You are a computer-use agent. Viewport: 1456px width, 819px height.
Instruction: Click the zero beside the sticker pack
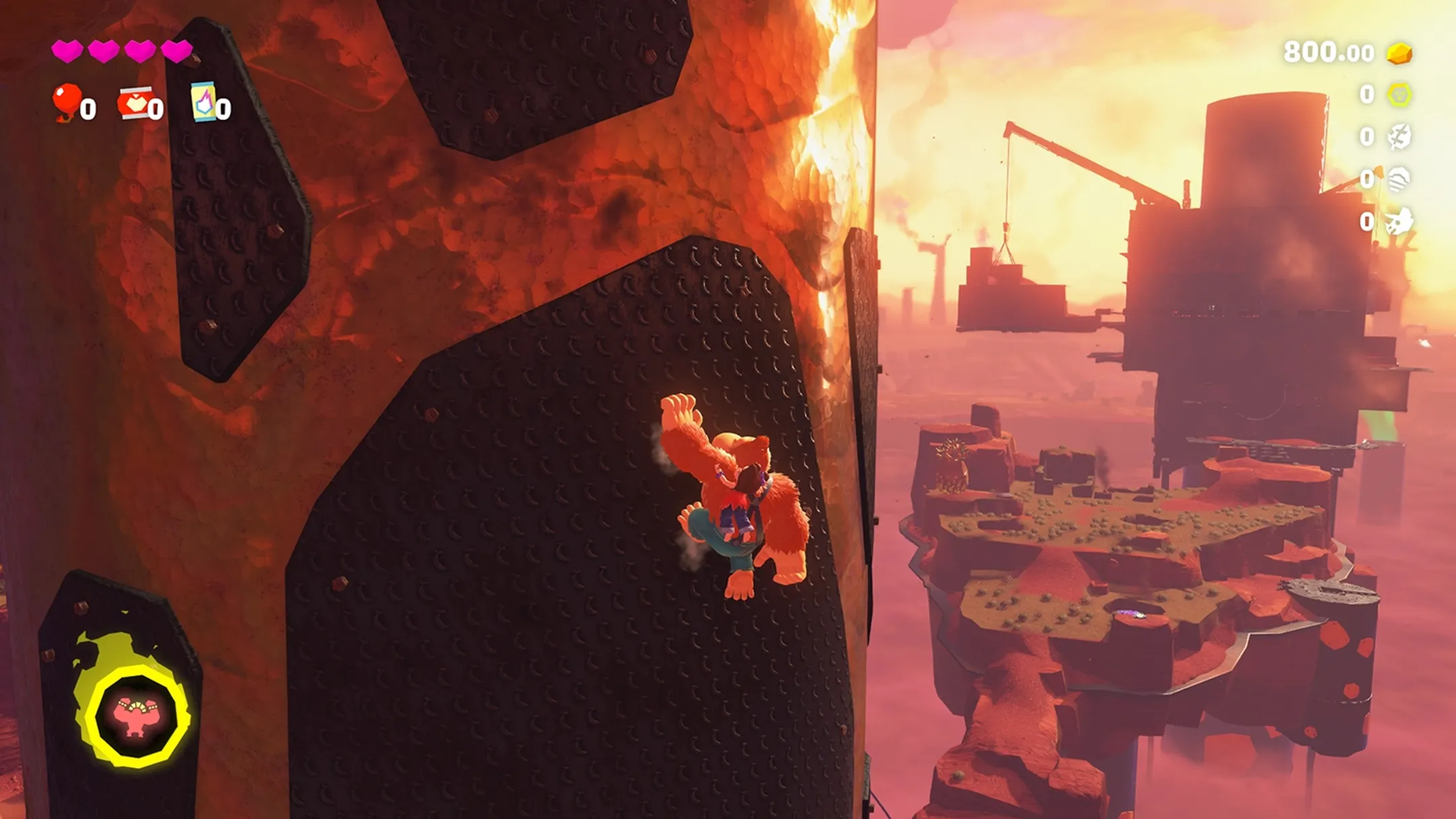coord(224,108)
